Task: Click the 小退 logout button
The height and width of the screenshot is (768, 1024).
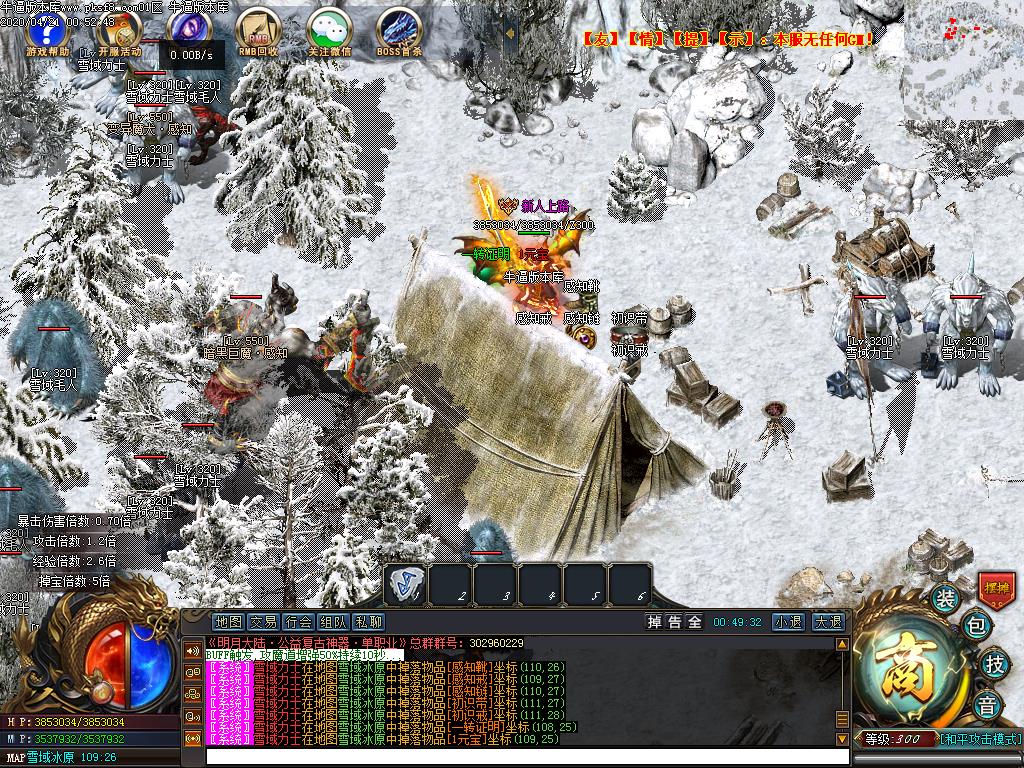Action: click(x=788, y=622)
